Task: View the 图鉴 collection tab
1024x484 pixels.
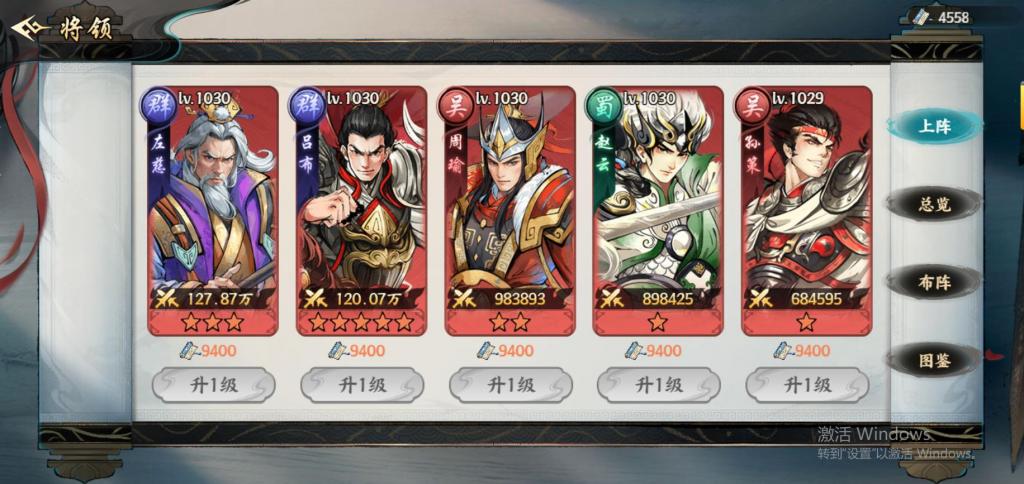Action: [934, 361]
